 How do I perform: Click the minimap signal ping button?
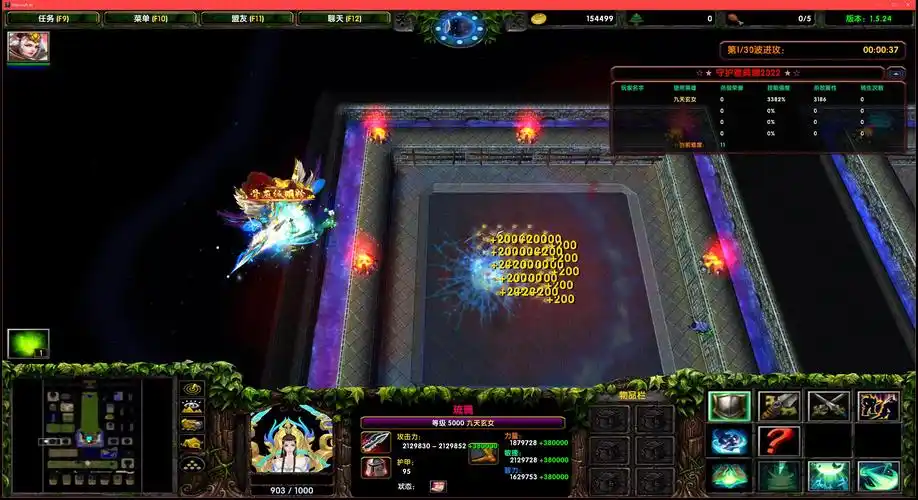click(191, 388)
